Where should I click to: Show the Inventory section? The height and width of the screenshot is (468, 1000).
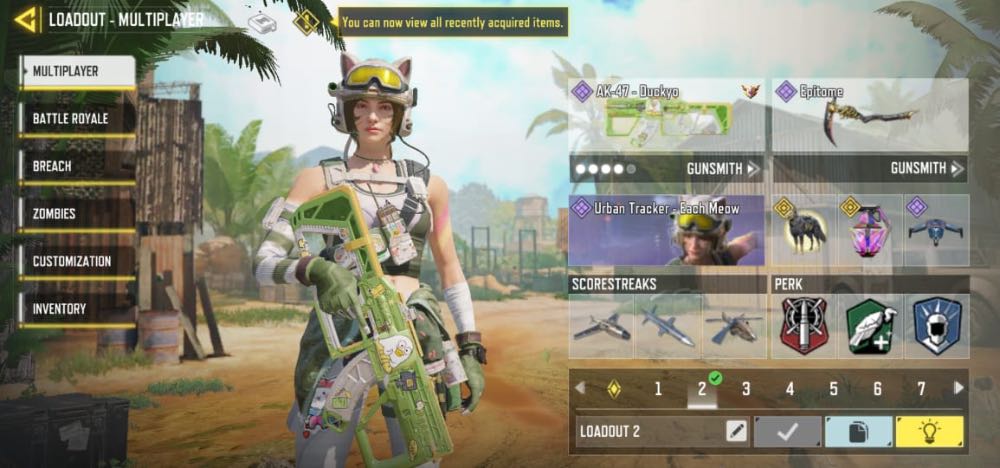[x=76, y=309]
